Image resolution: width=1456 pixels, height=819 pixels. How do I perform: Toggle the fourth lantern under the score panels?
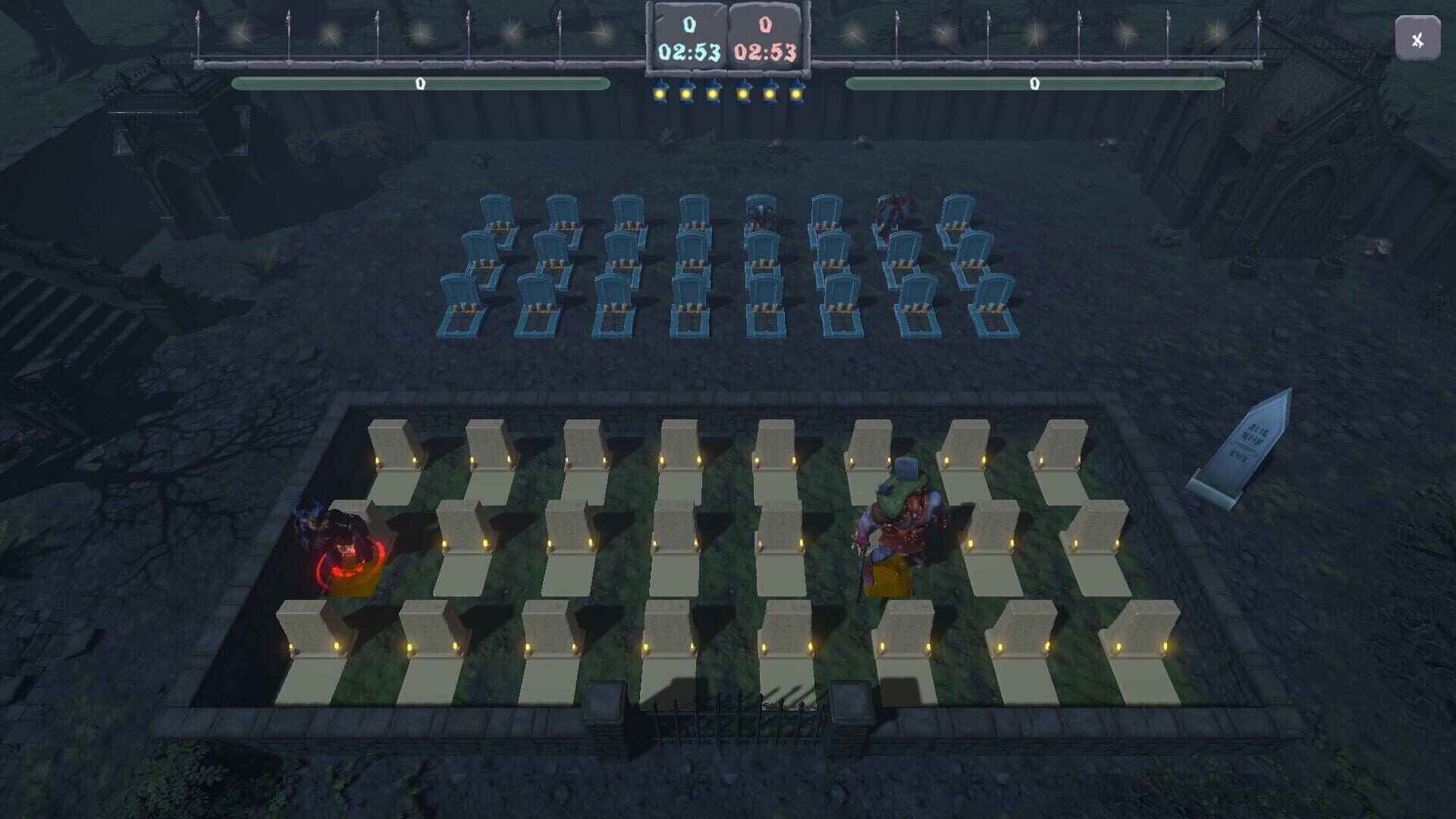(742, 93)
